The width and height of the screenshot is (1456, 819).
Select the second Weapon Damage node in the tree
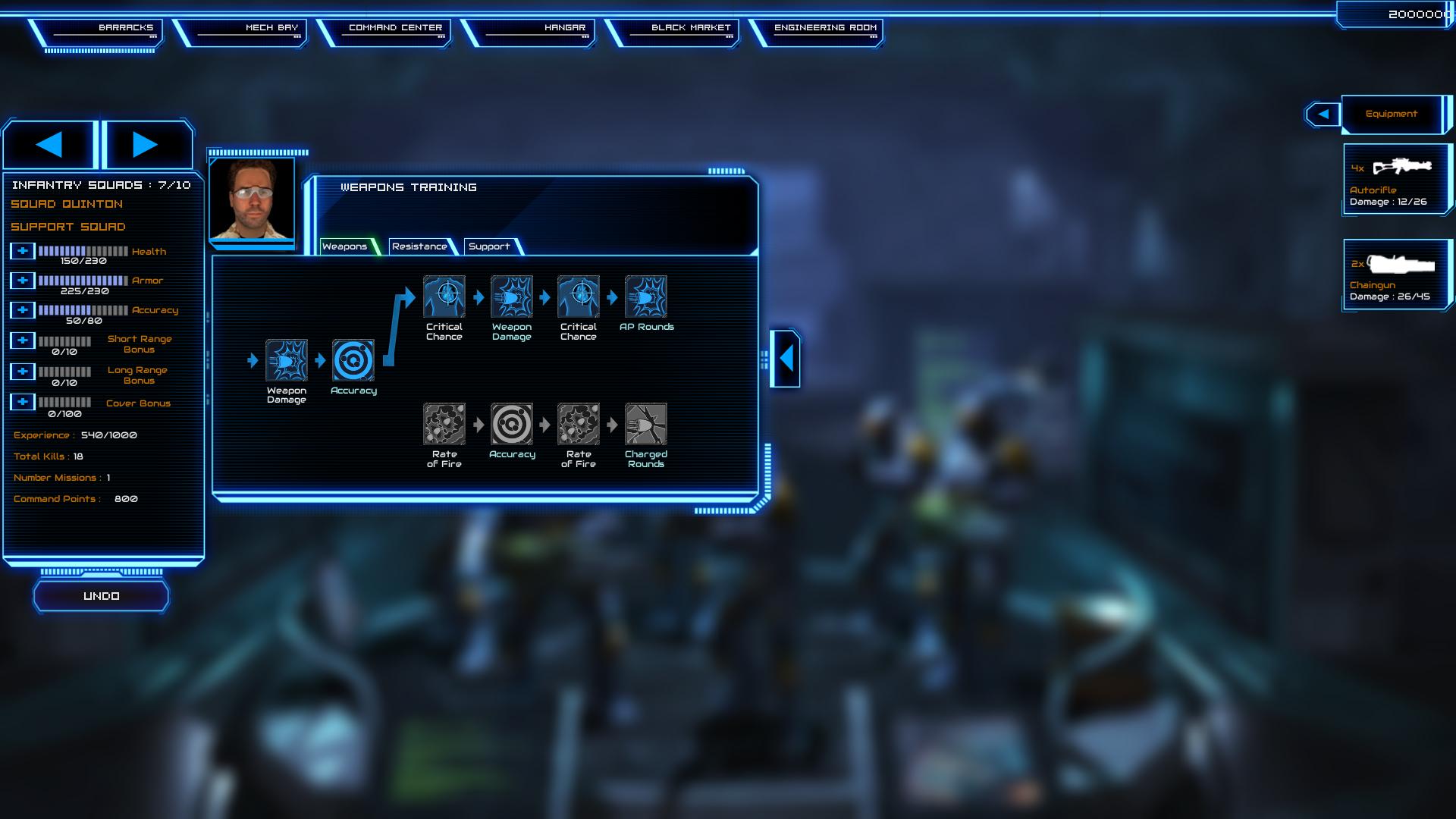[x=512, y=296]
